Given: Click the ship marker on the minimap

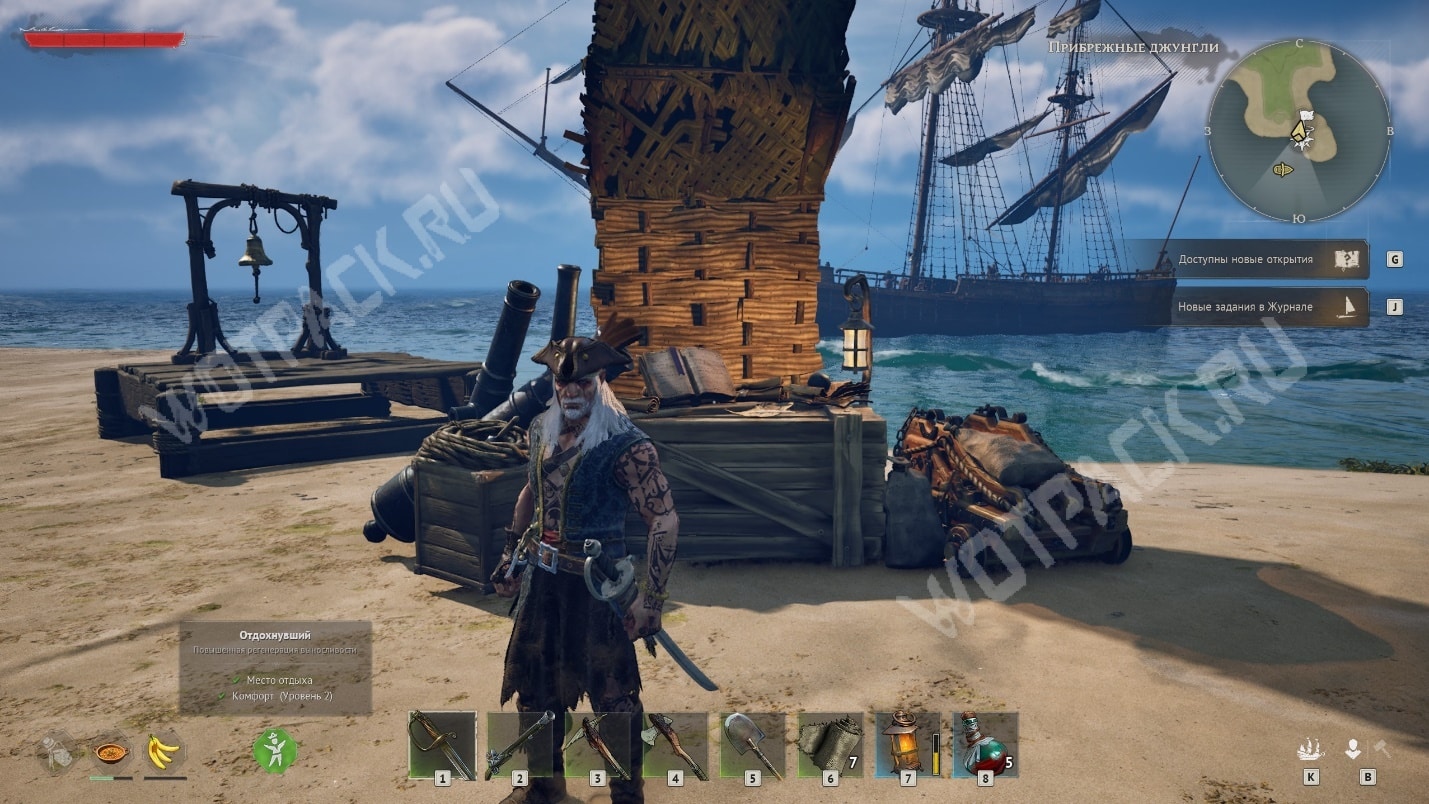Looking at the screenshot, I should pos(1283,169).
